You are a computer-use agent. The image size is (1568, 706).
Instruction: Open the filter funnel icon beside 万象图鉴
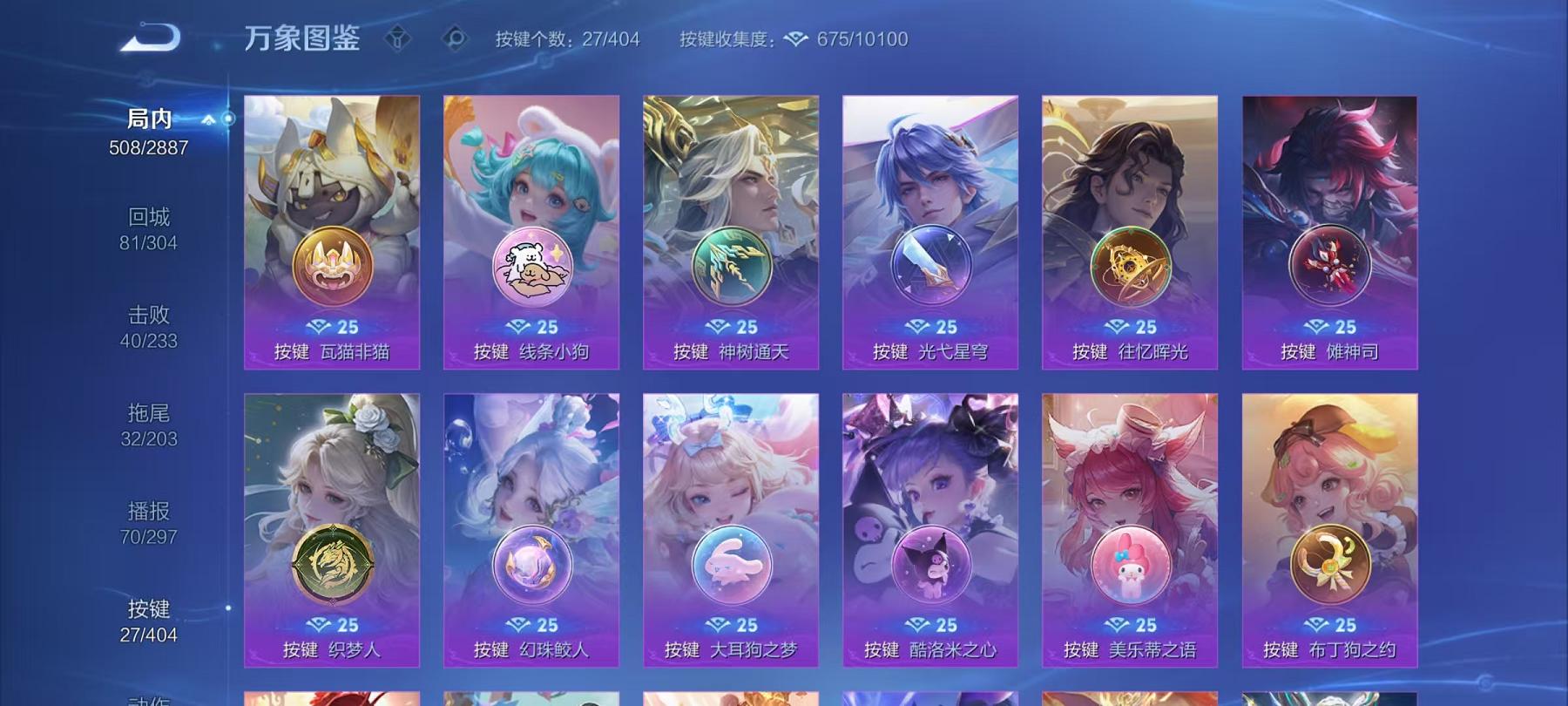tap(399, 39)
